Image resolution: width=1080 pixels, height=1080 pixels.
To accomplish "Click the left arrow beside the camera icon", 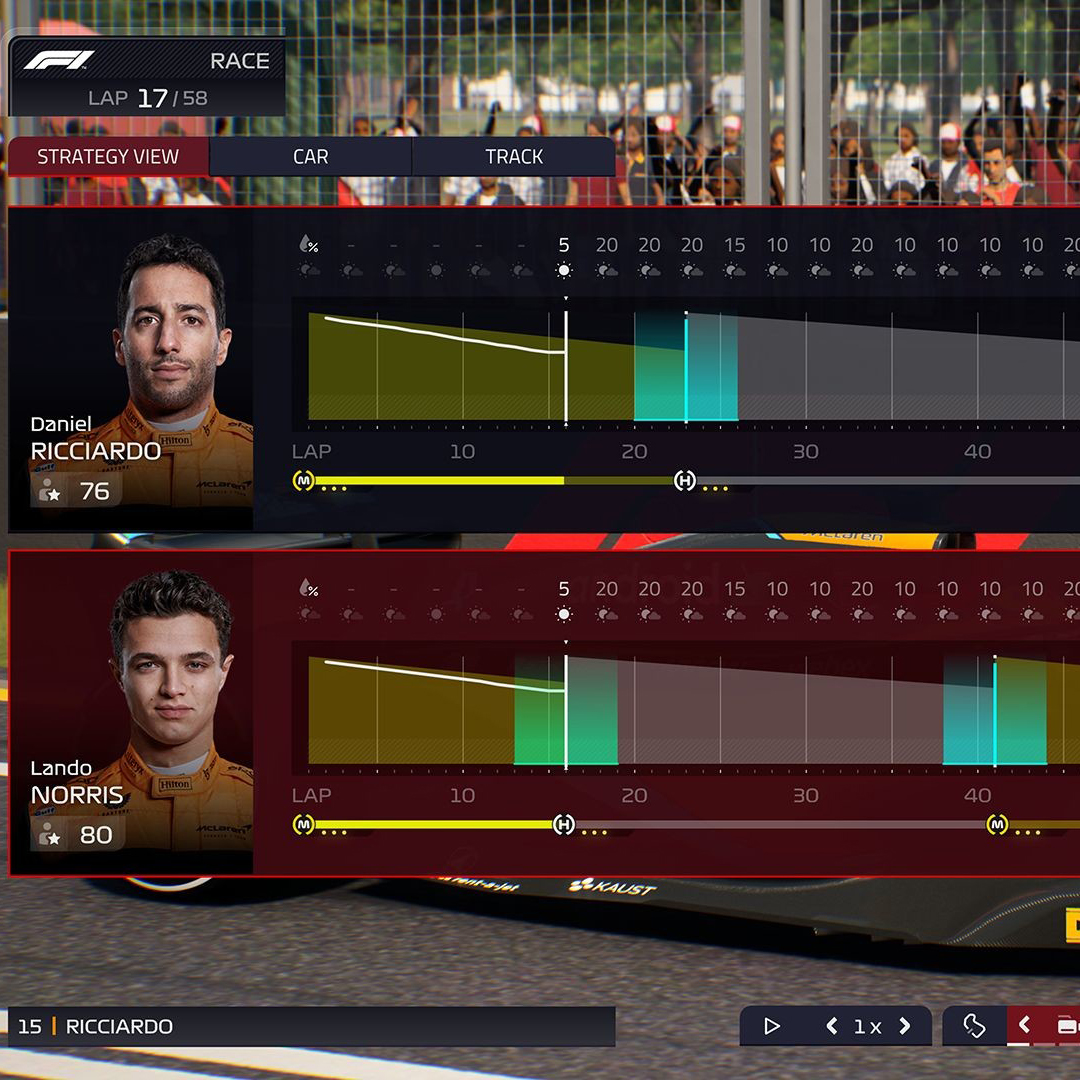I will pyautogui.click(x=1024, y=1026).
